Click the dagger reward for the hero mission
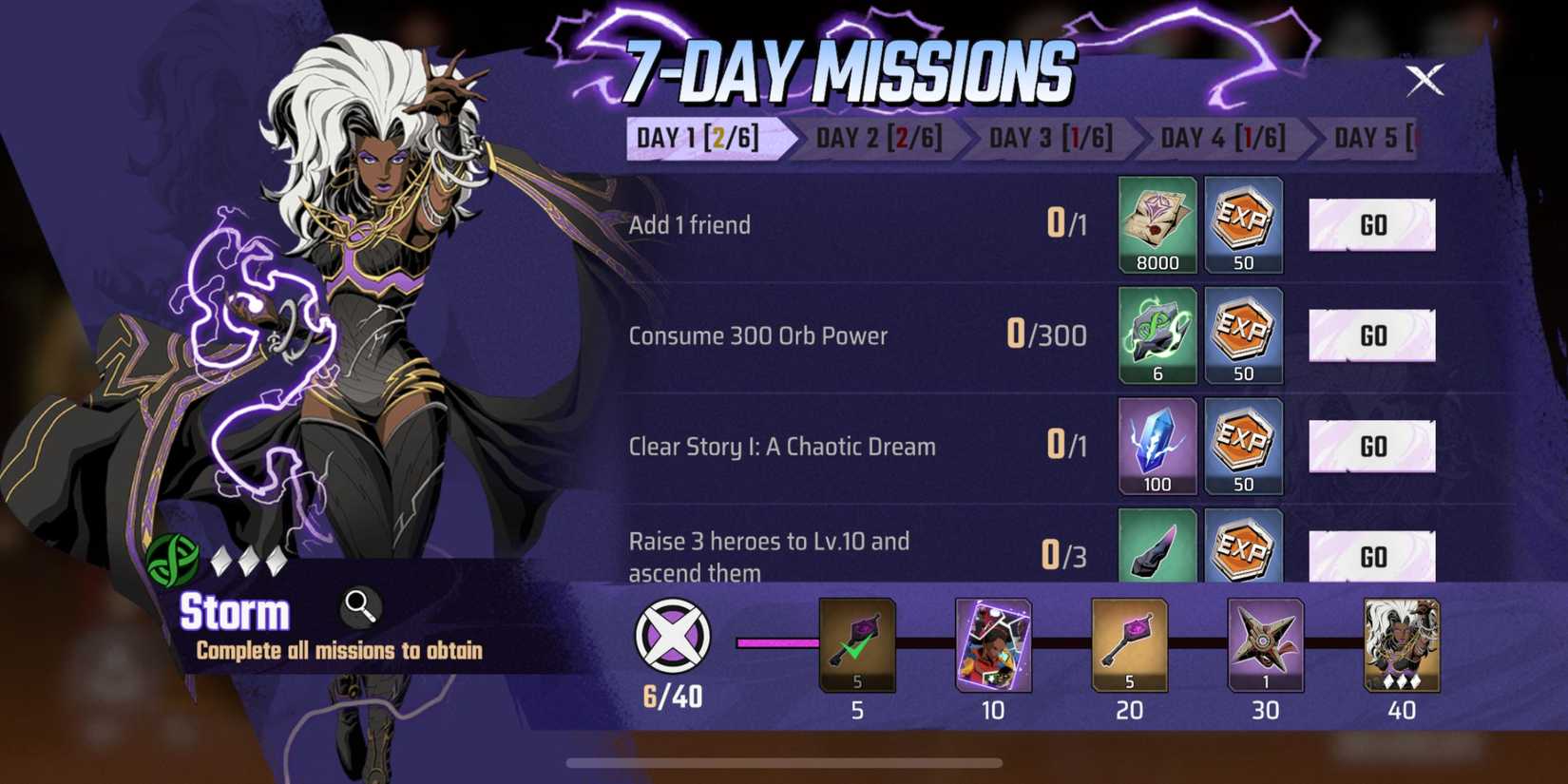Screen dimensions: 1568x784 tap(1157, 551)
